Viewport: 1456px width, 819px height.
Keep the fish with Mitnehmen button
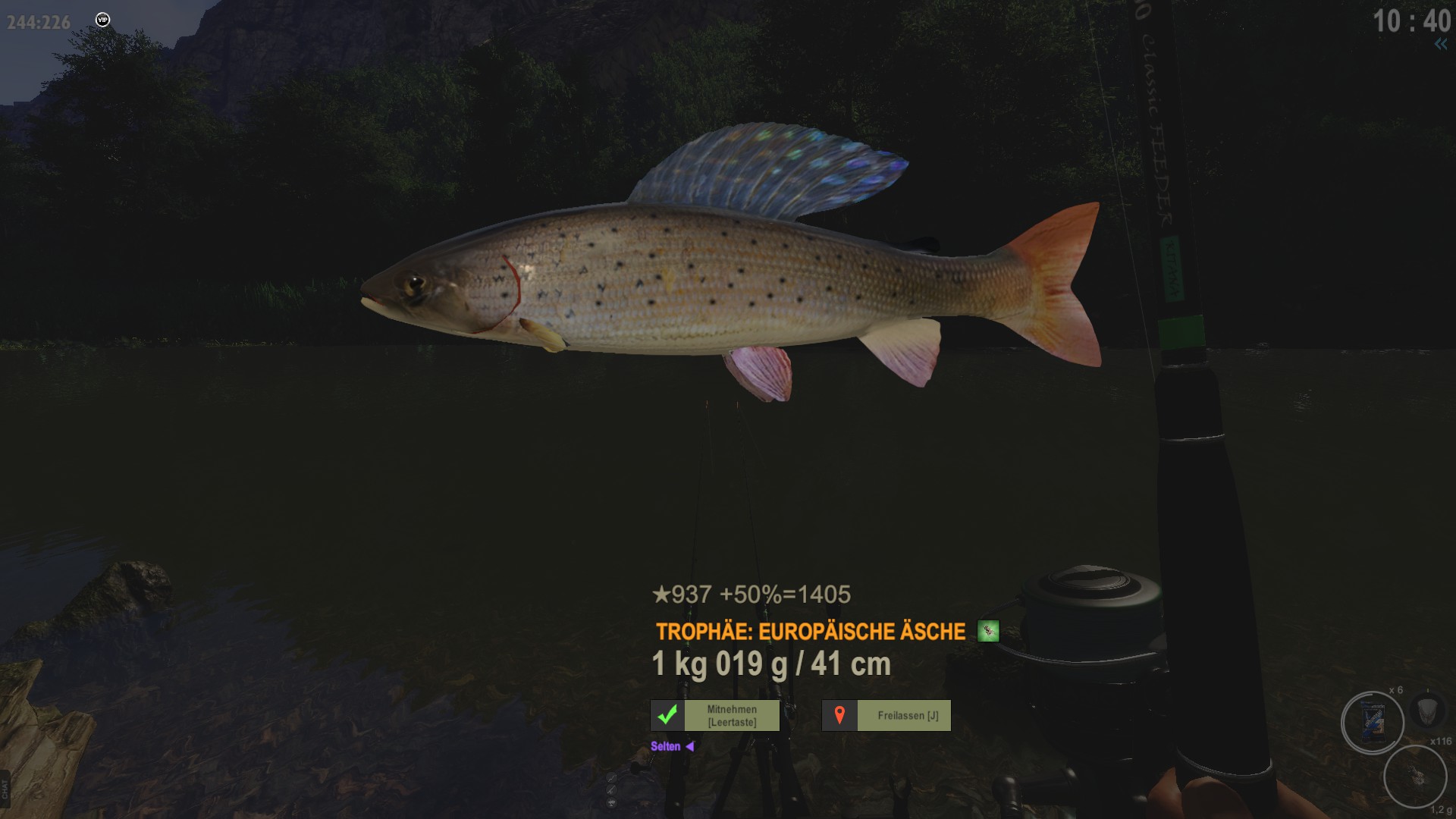(715, 715)
